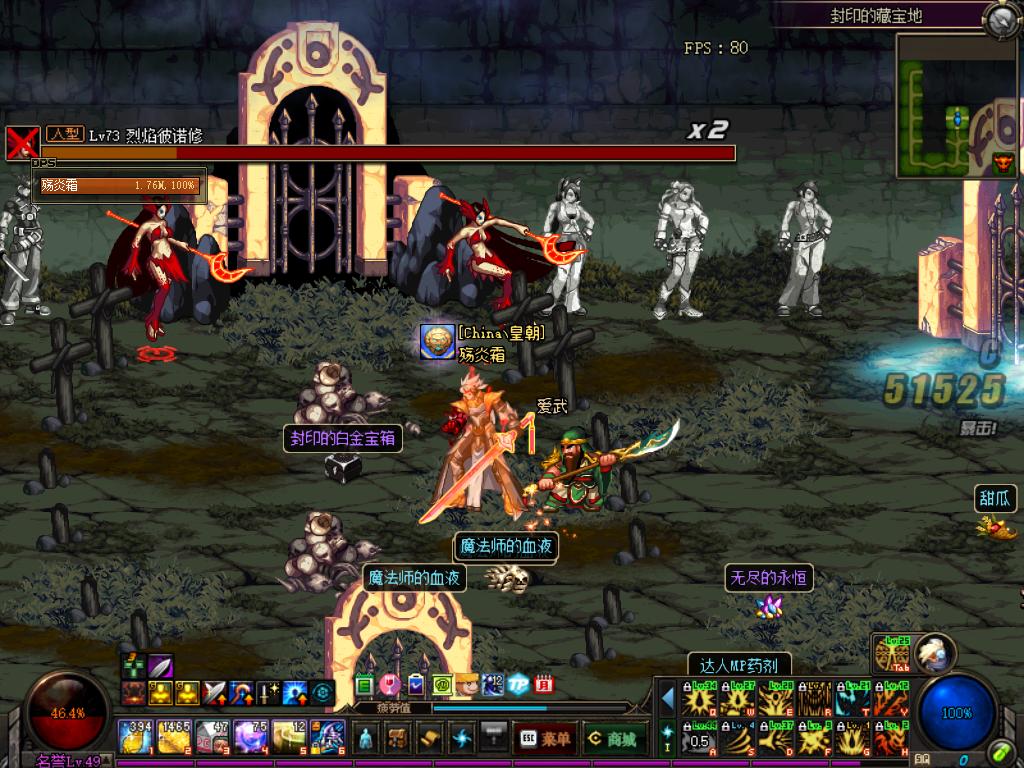Use the consumable in quick slot 1
This screenshot has height=768, width=1024.
[135, 737]
